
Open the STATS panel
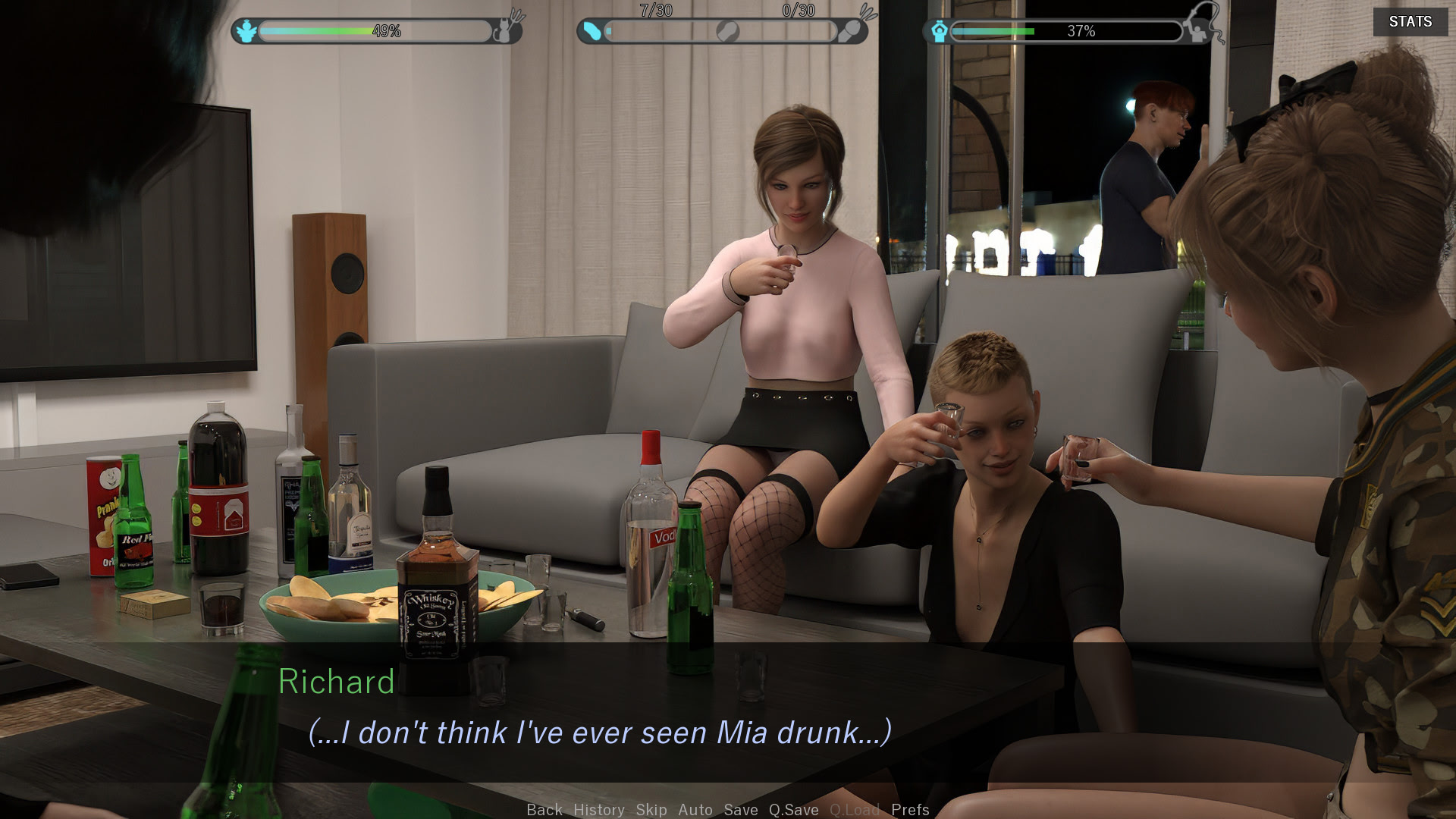coord(1410,22)
